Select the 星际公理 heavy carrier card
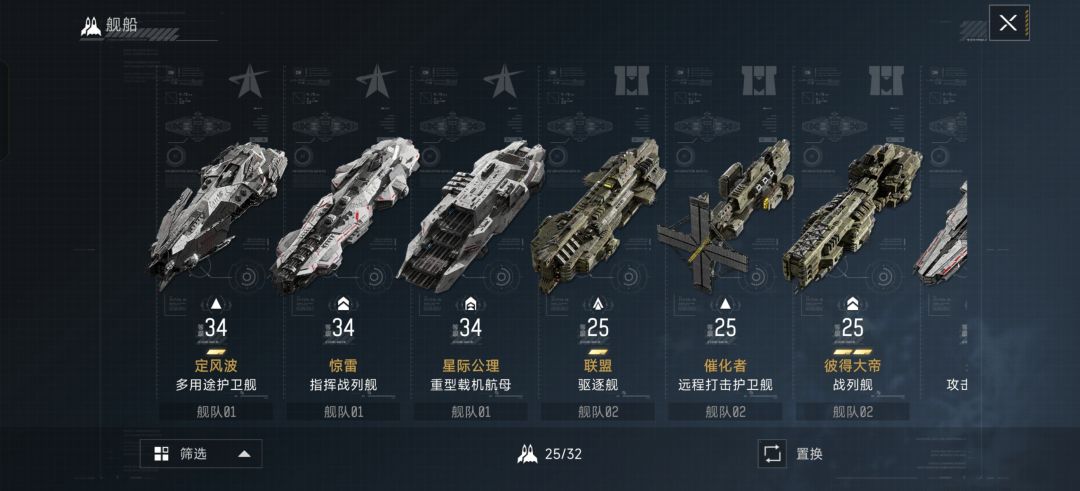Screen dimensions: 1080x491 point(470,240)
